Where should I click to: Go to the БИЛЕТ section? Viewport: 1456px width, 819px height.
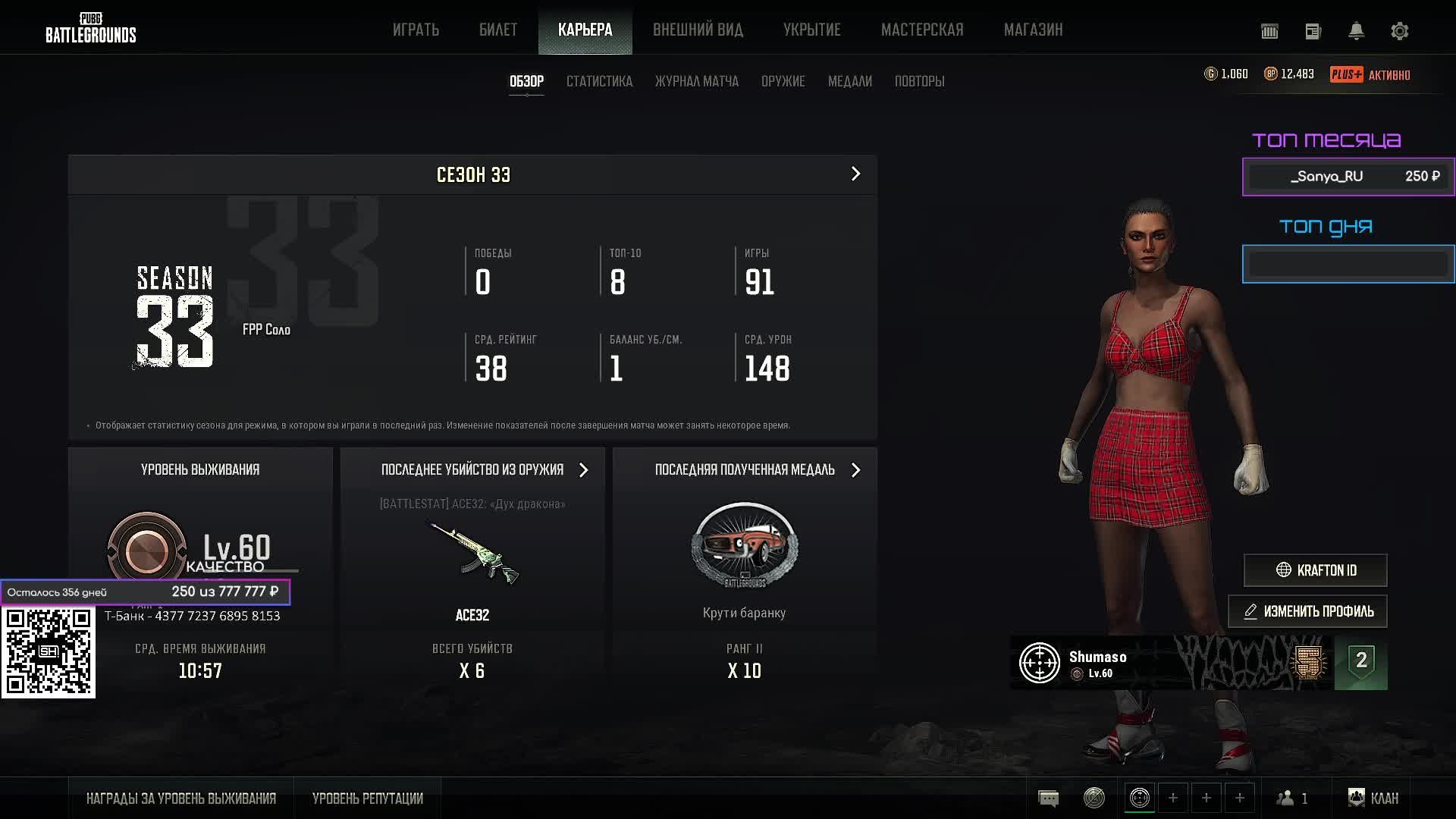click(x=498, y=30)
